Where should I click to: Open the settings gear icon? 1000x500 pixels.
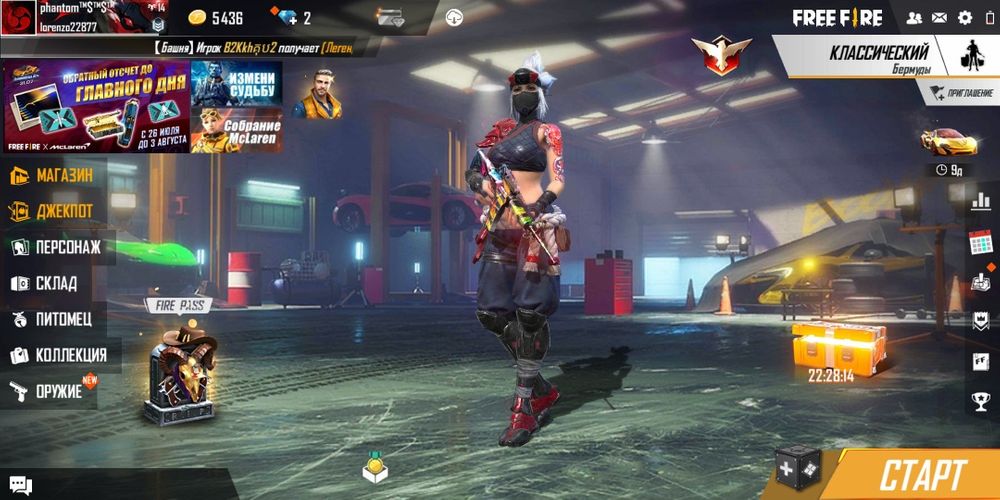pos(965,17)
